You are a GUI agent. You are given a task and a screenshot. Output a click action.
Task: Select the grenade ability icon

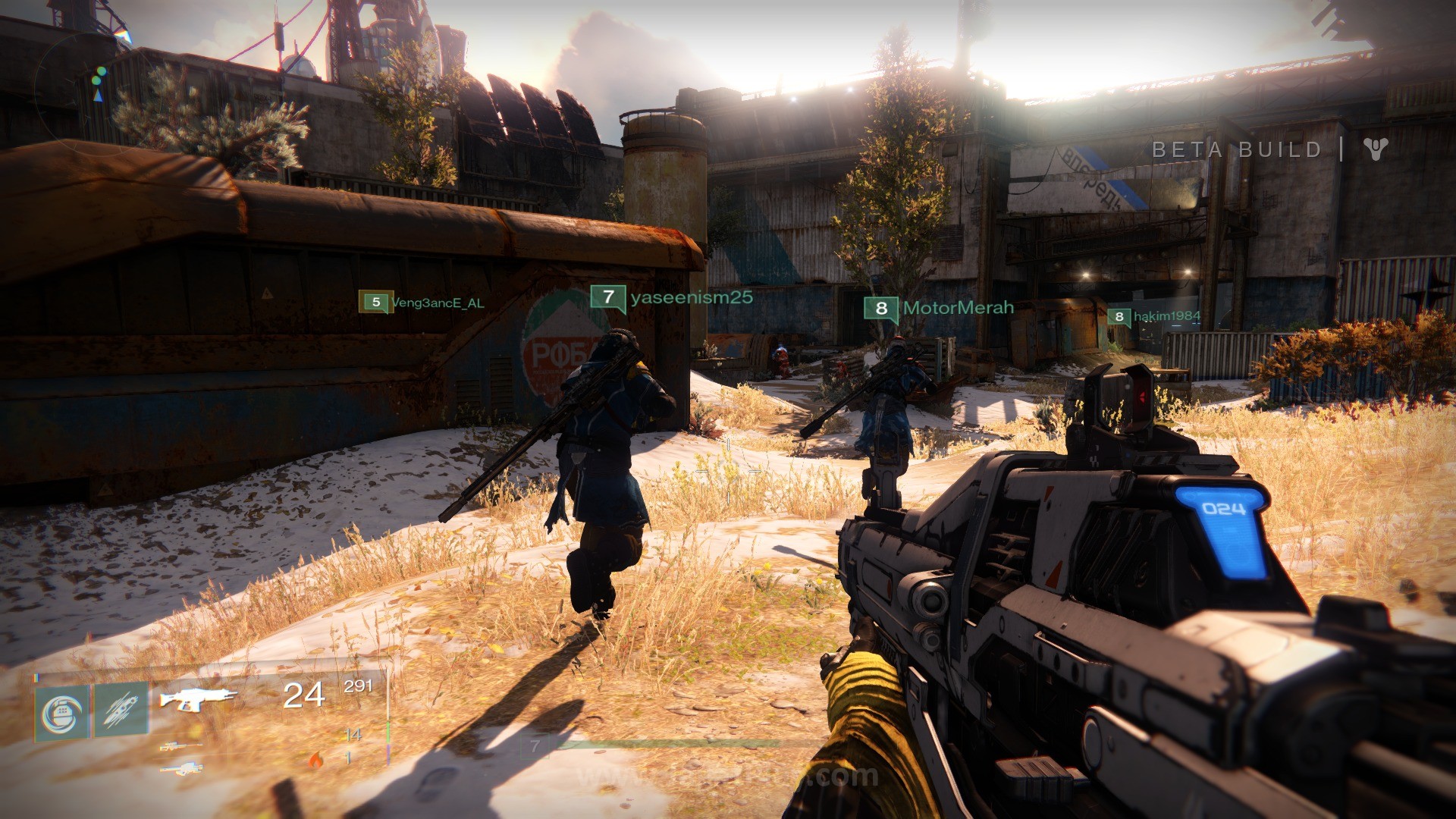click(62, 713)
